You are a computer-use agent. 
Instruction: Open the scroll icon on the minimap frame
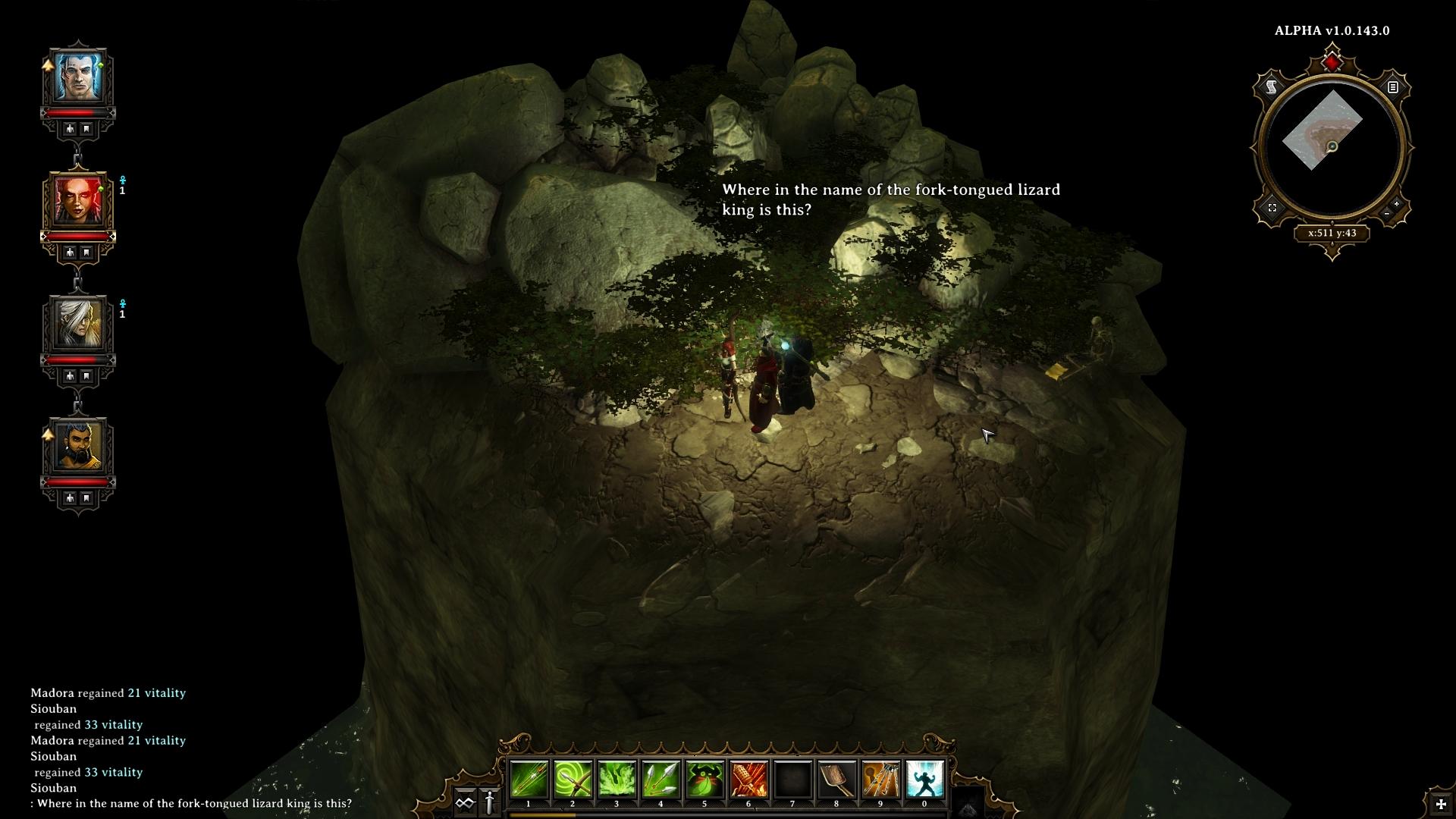point(1272,87)
